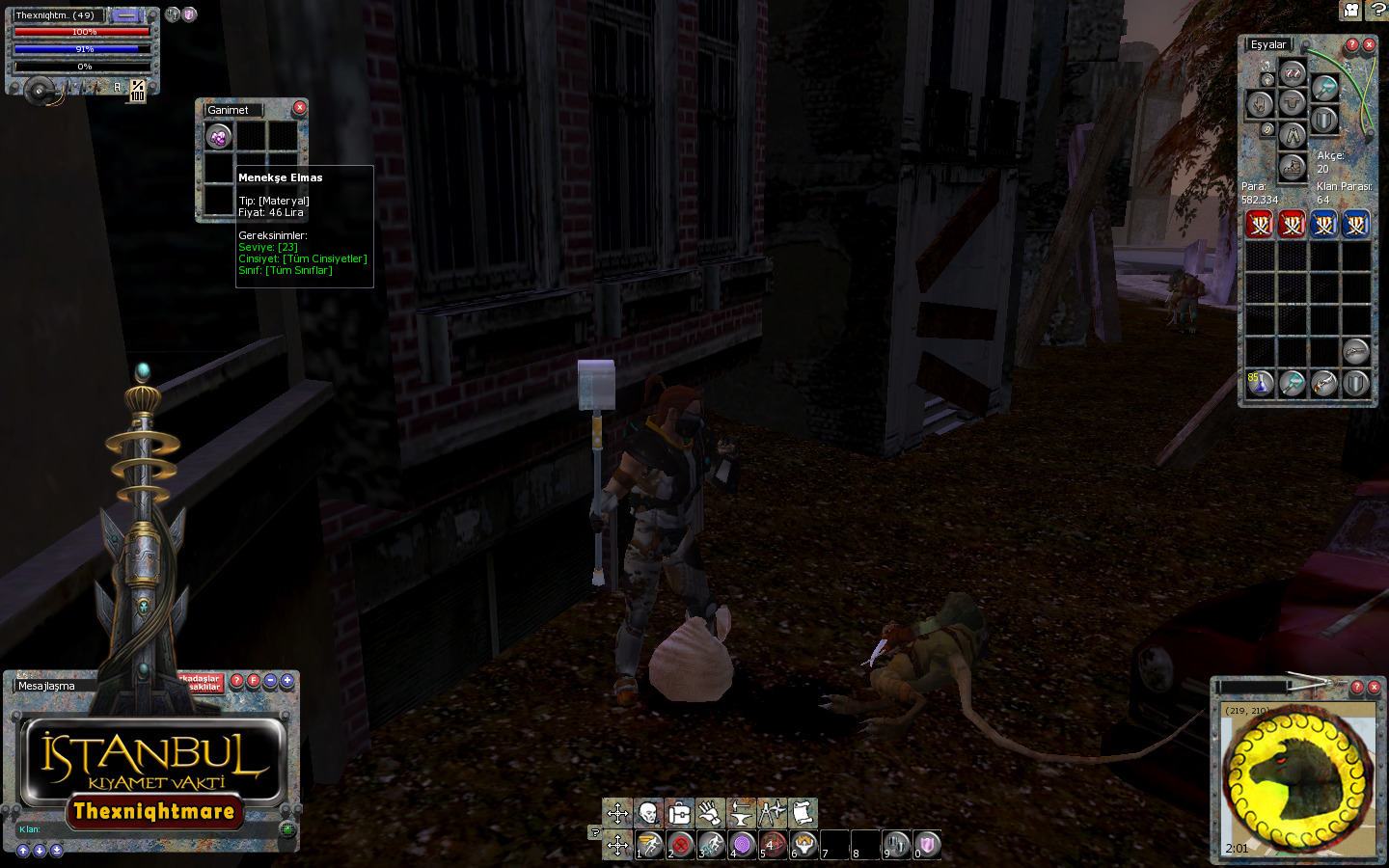Select the blue potion stack of 85

[1260, 383]
